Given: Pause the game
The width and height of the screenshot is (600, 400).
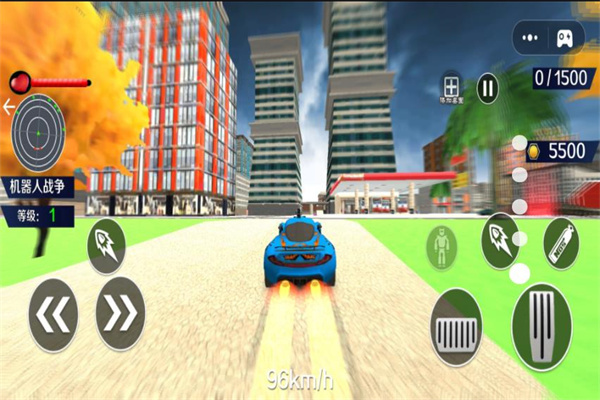Looking at the screenshot, I should pos(487,87).
